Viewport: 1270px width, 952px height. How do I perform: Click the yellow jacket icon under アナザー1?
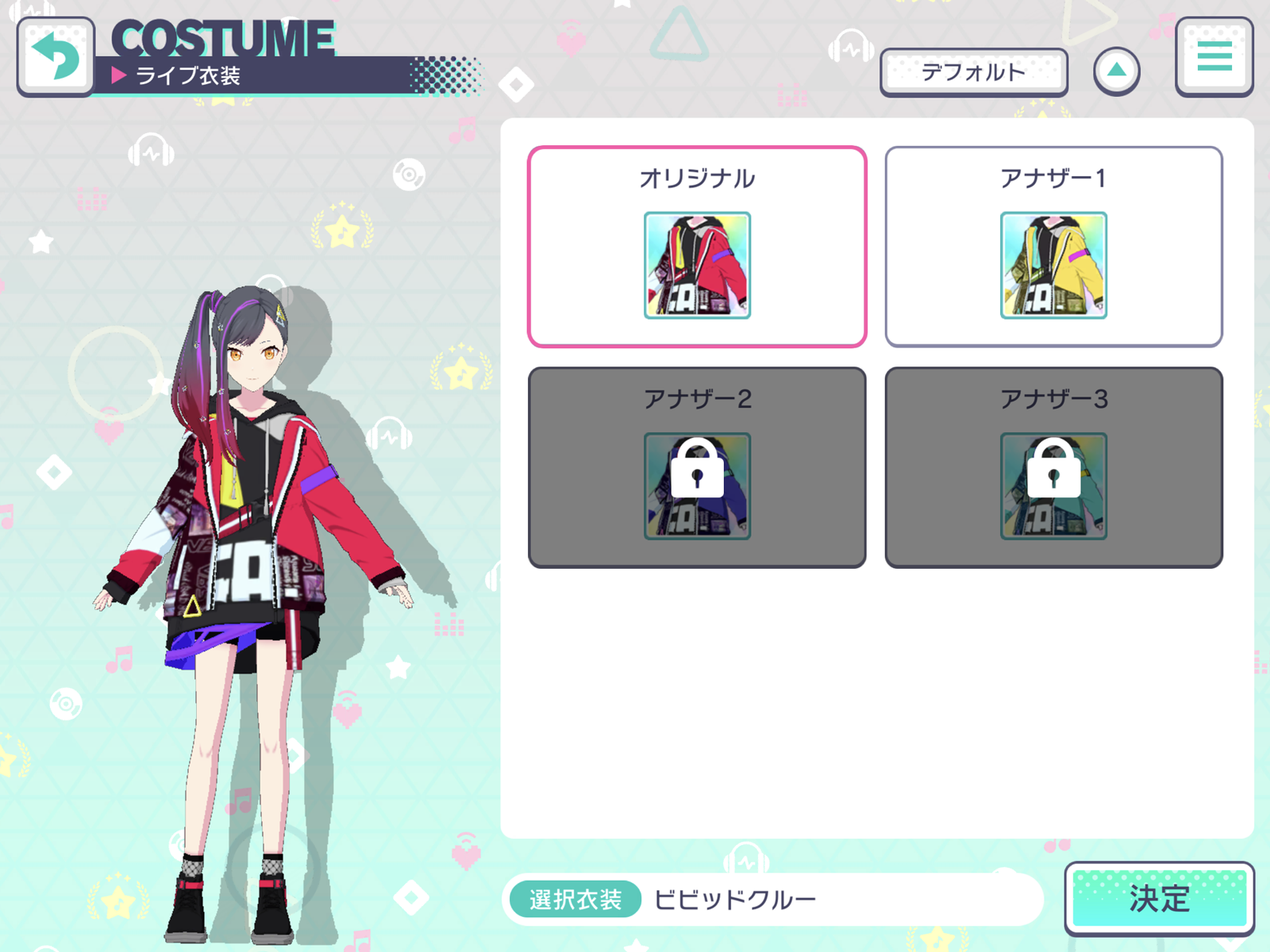click(x=1052, y=265)
